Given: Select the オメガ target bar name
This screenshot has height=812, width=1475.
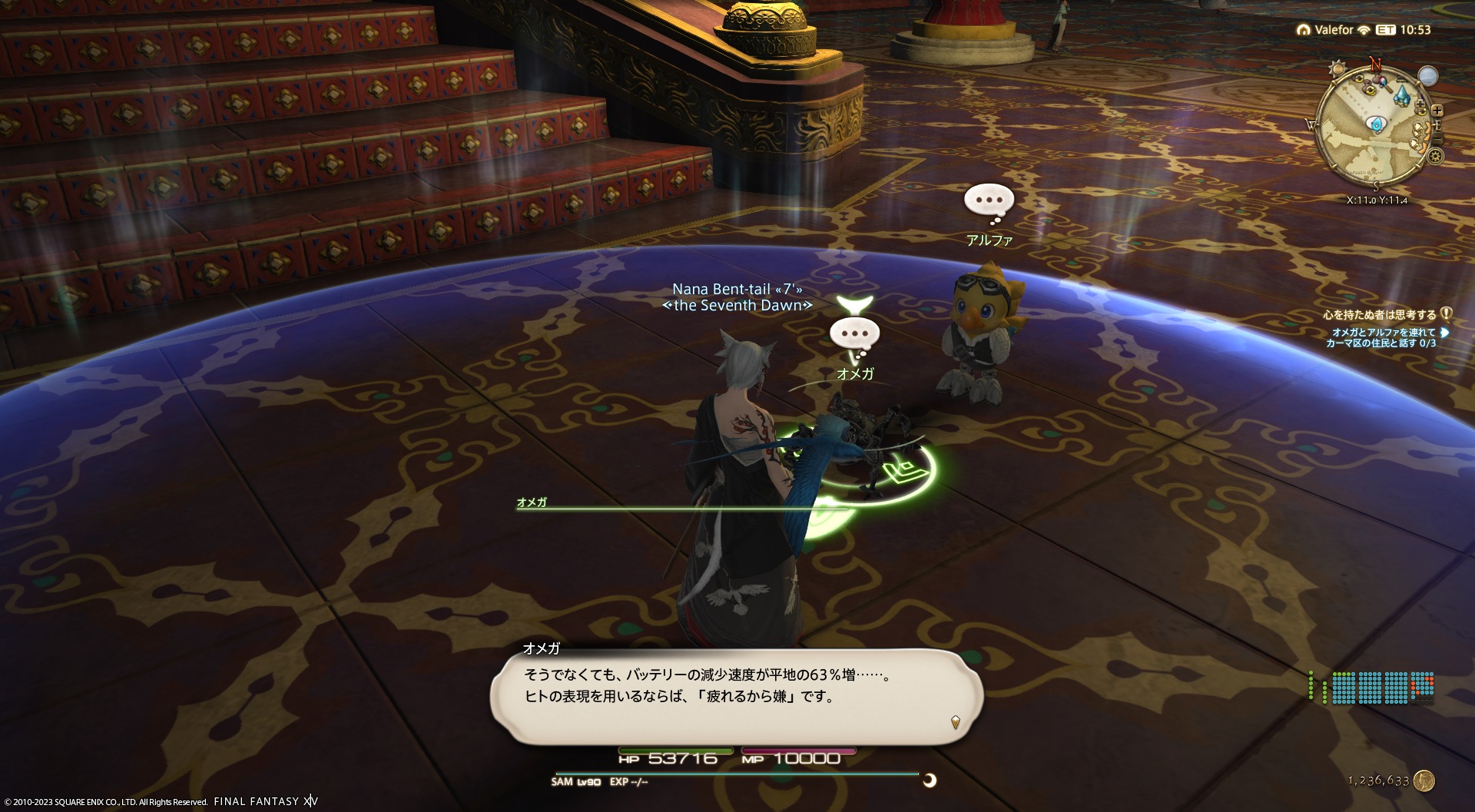Looking at the screenshot, I should click(x=532, y=502).
